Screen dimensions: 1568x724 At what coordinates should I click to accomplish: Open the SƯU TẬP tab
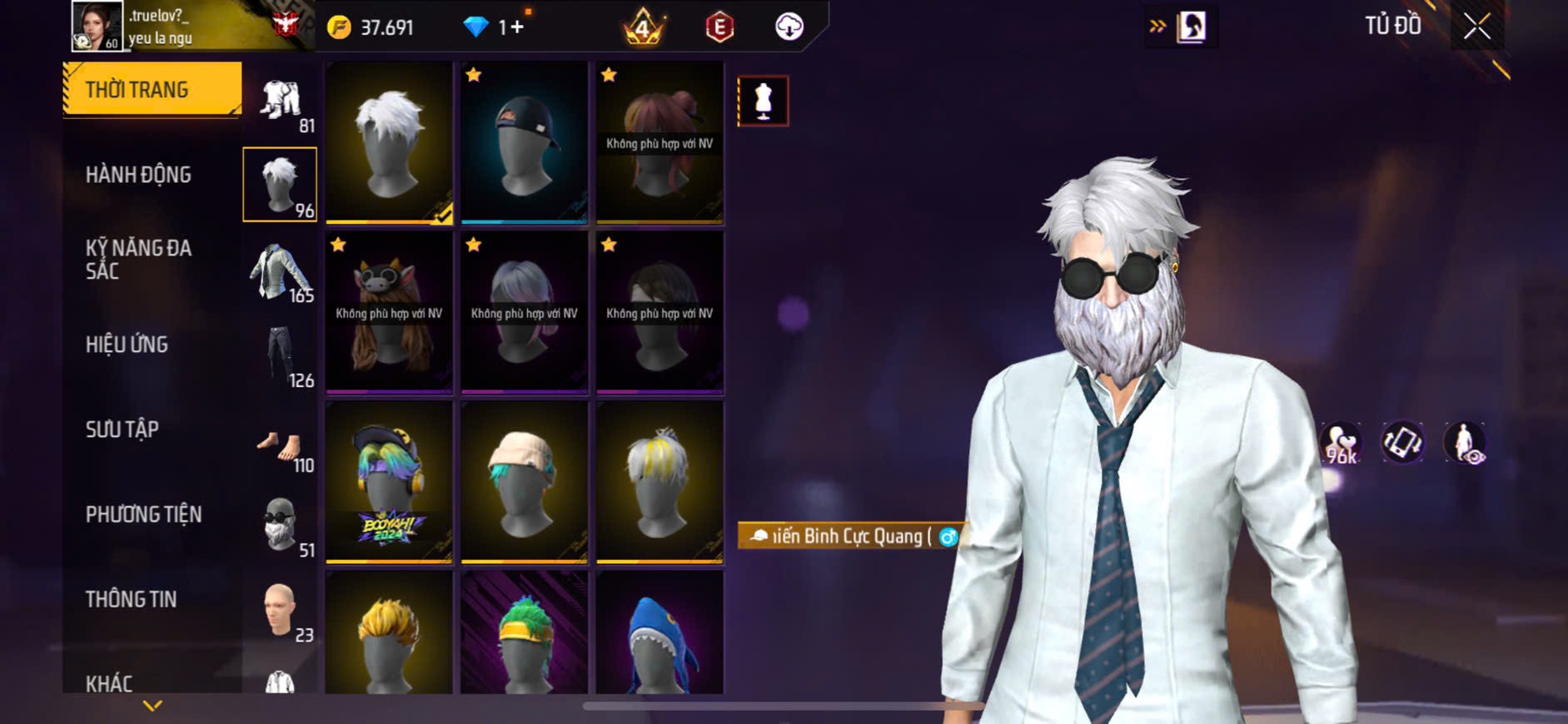122,429
